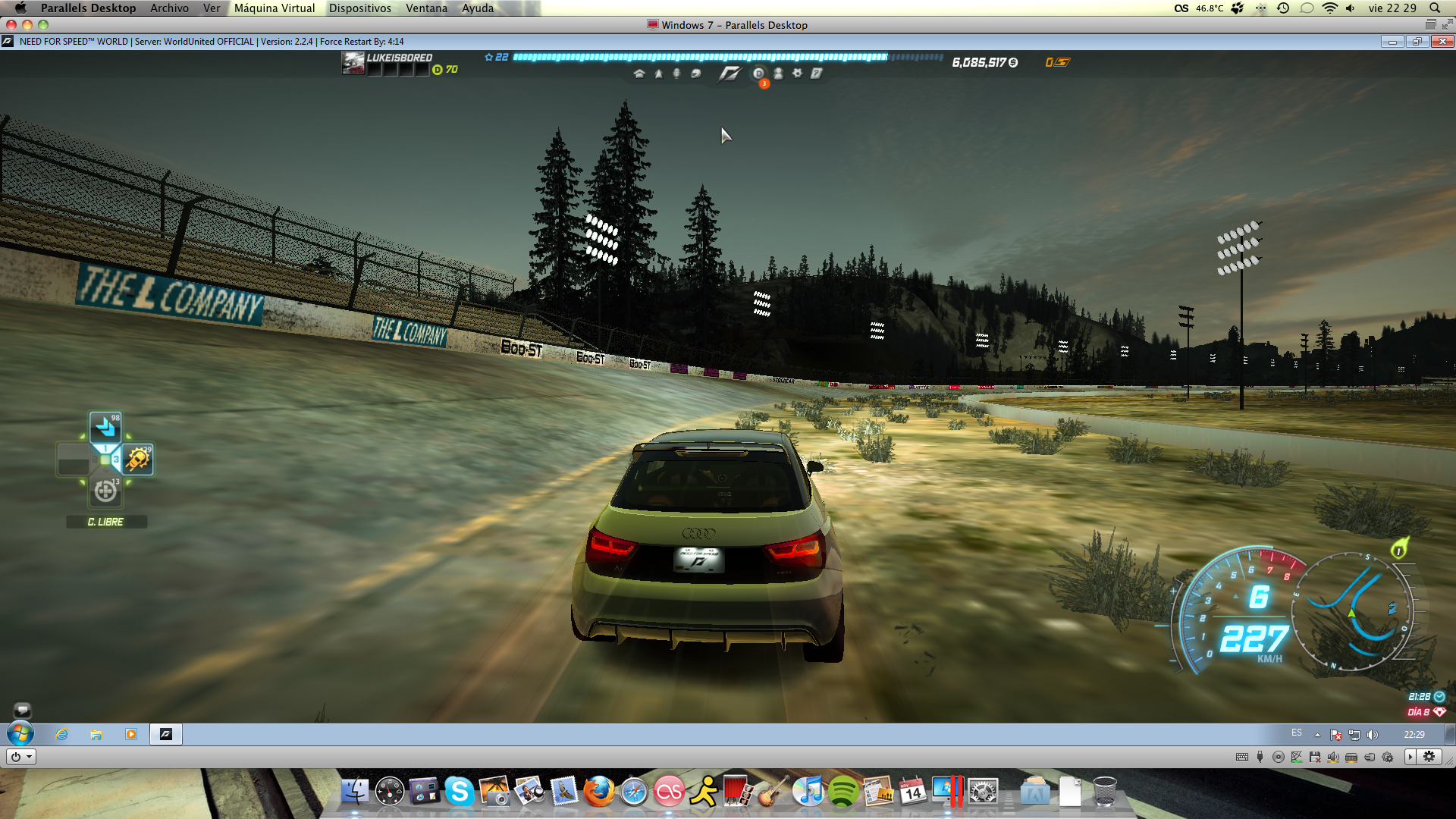Activate the grey circular-arrow repair powerup
The width and height of the screenshot is (1456, 819).
click(x=105, y=492)
